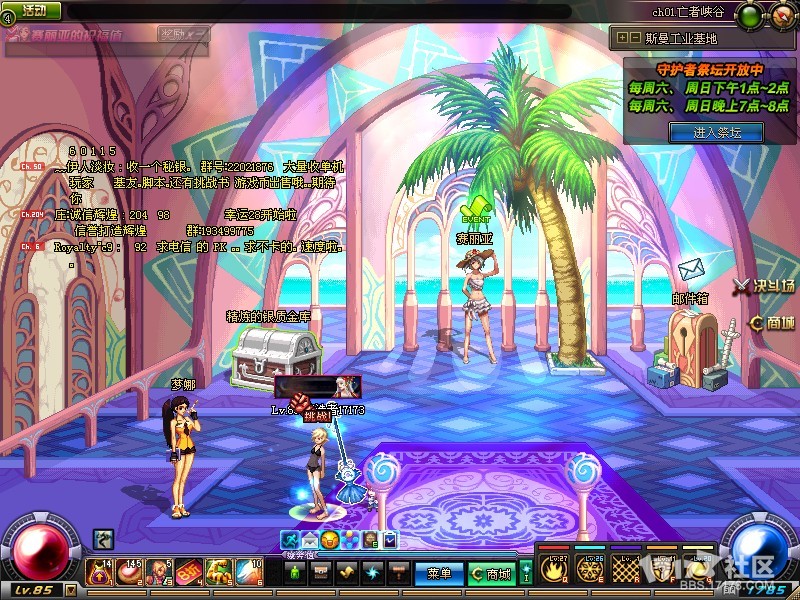Select the angry emoticon icon above hotbar
Image resolution: width=800 pixels, height=600 pixels.
[329, 540]
